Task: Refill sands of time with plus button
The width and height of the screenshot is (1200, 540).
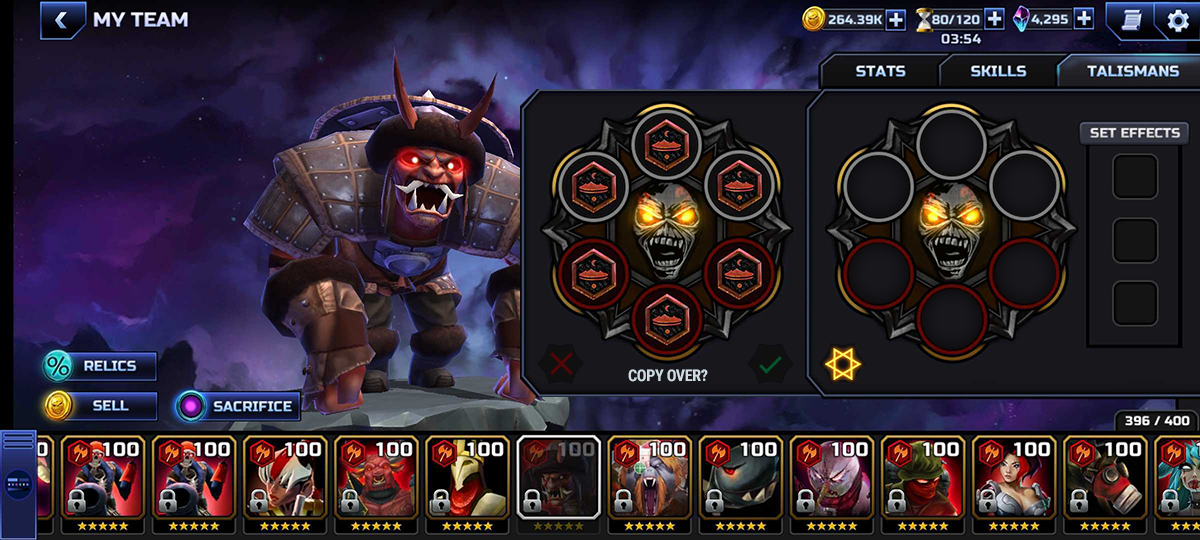Action: 994,19
